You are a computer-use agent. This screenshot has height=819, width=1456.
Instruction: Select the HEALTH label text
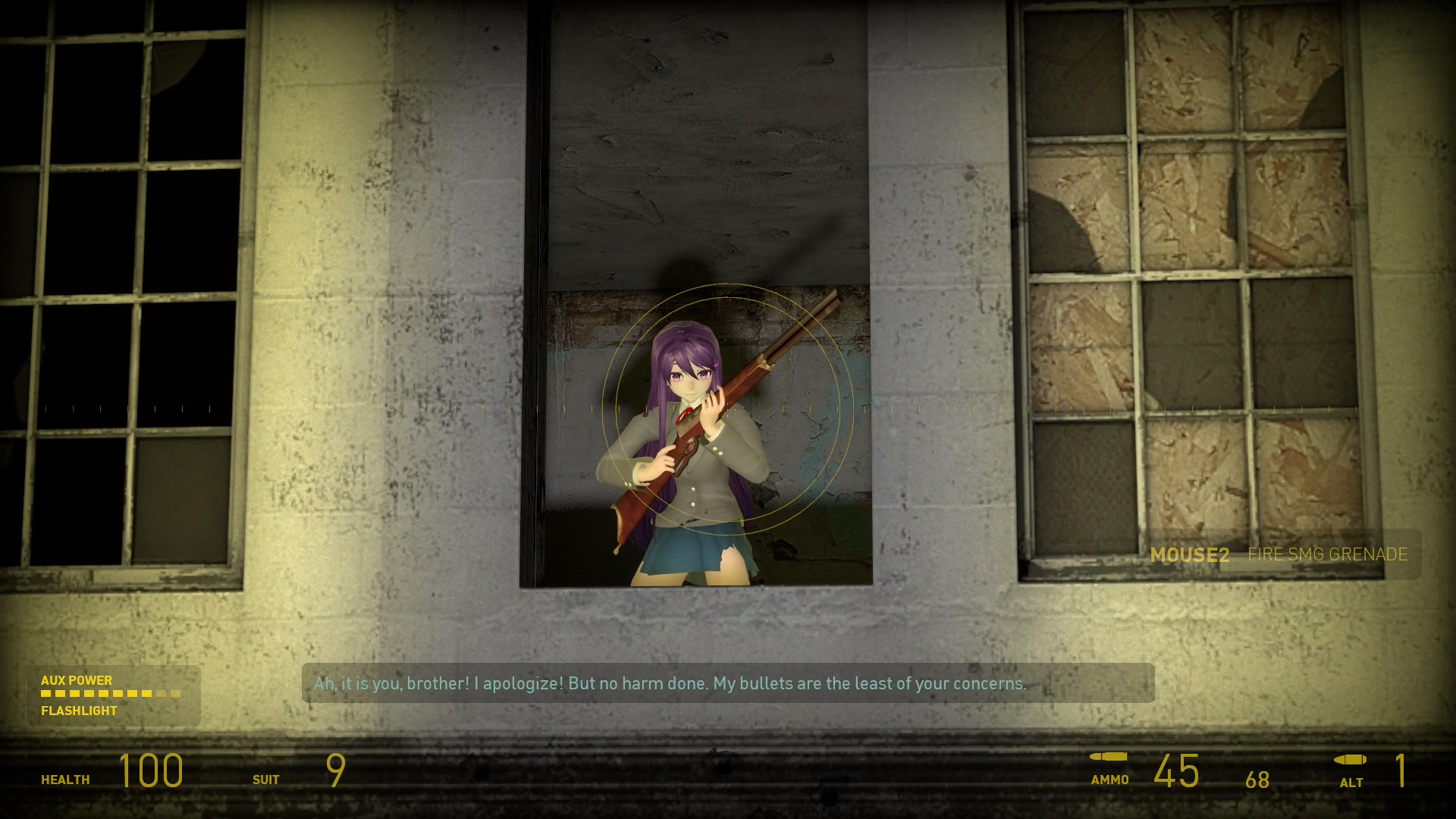64,779
